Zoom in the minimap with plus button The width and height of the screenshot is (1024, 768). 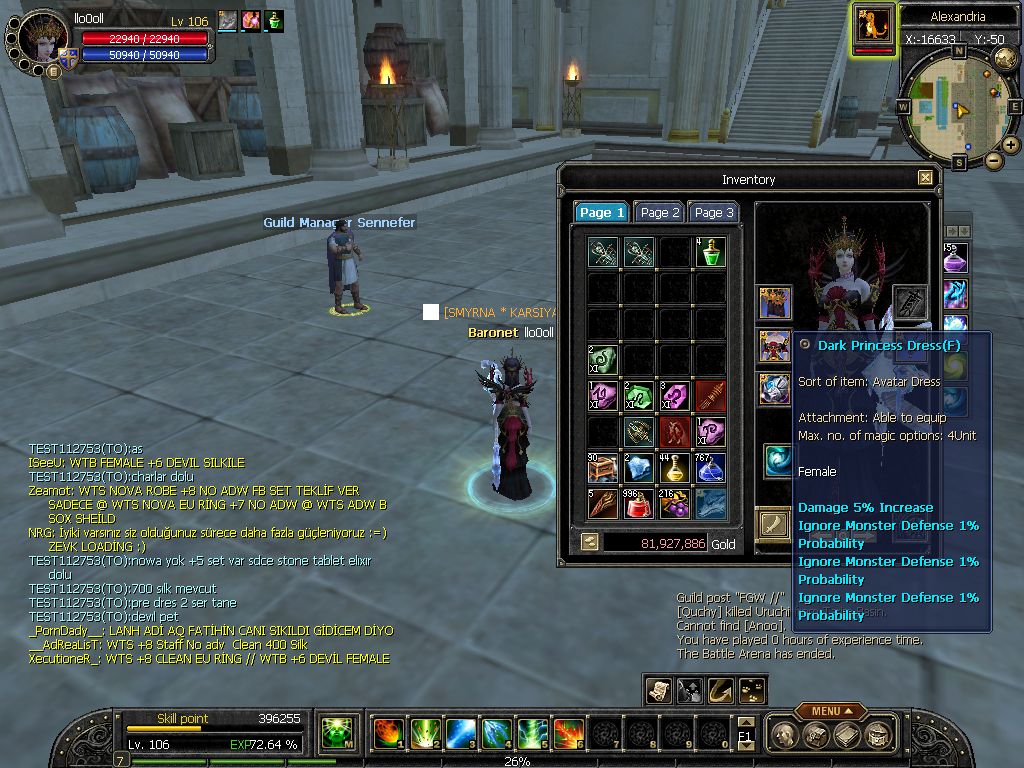[x=1011, y=145]
